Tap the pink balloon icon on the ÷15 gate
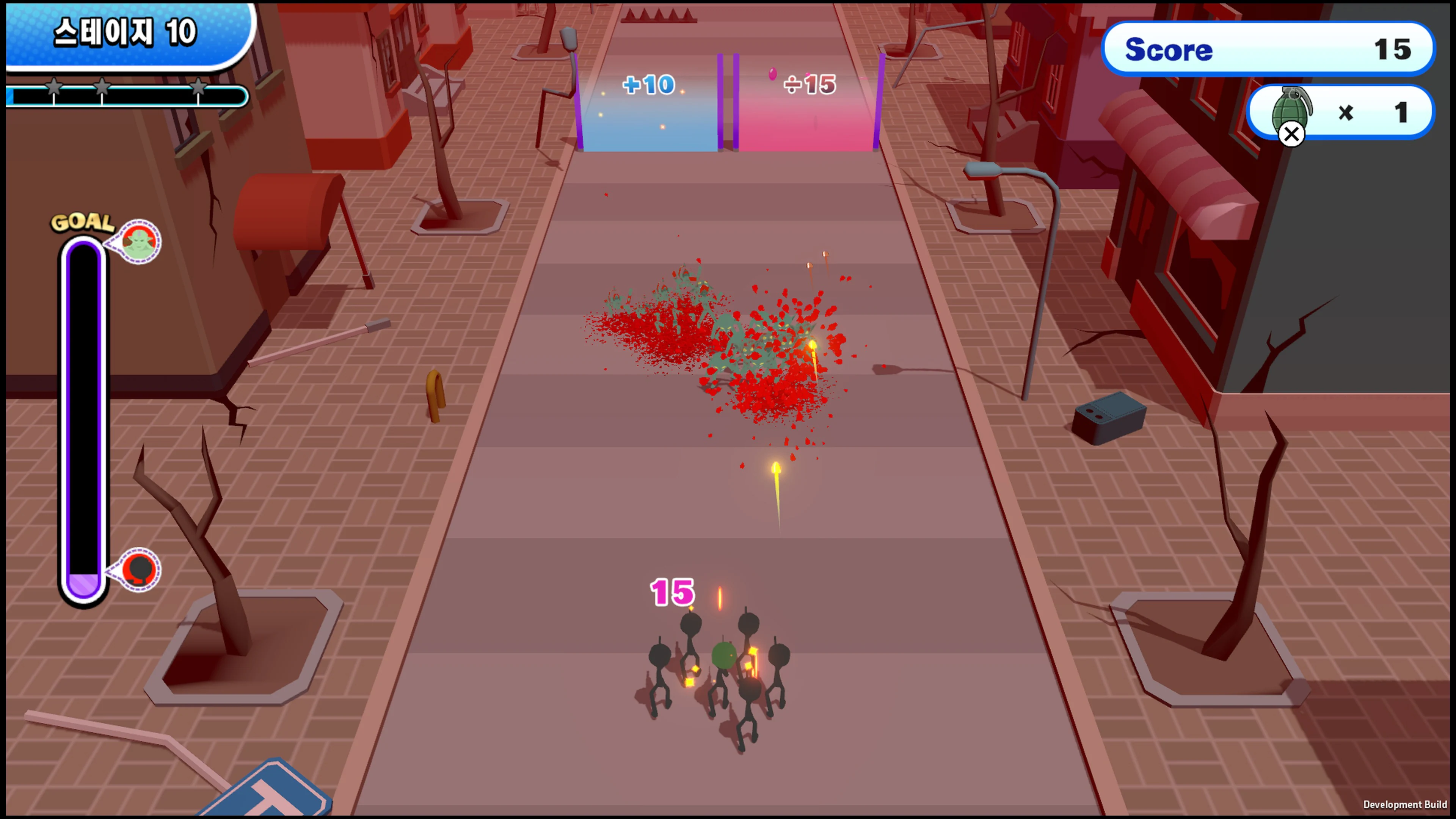 pos(773,74)
